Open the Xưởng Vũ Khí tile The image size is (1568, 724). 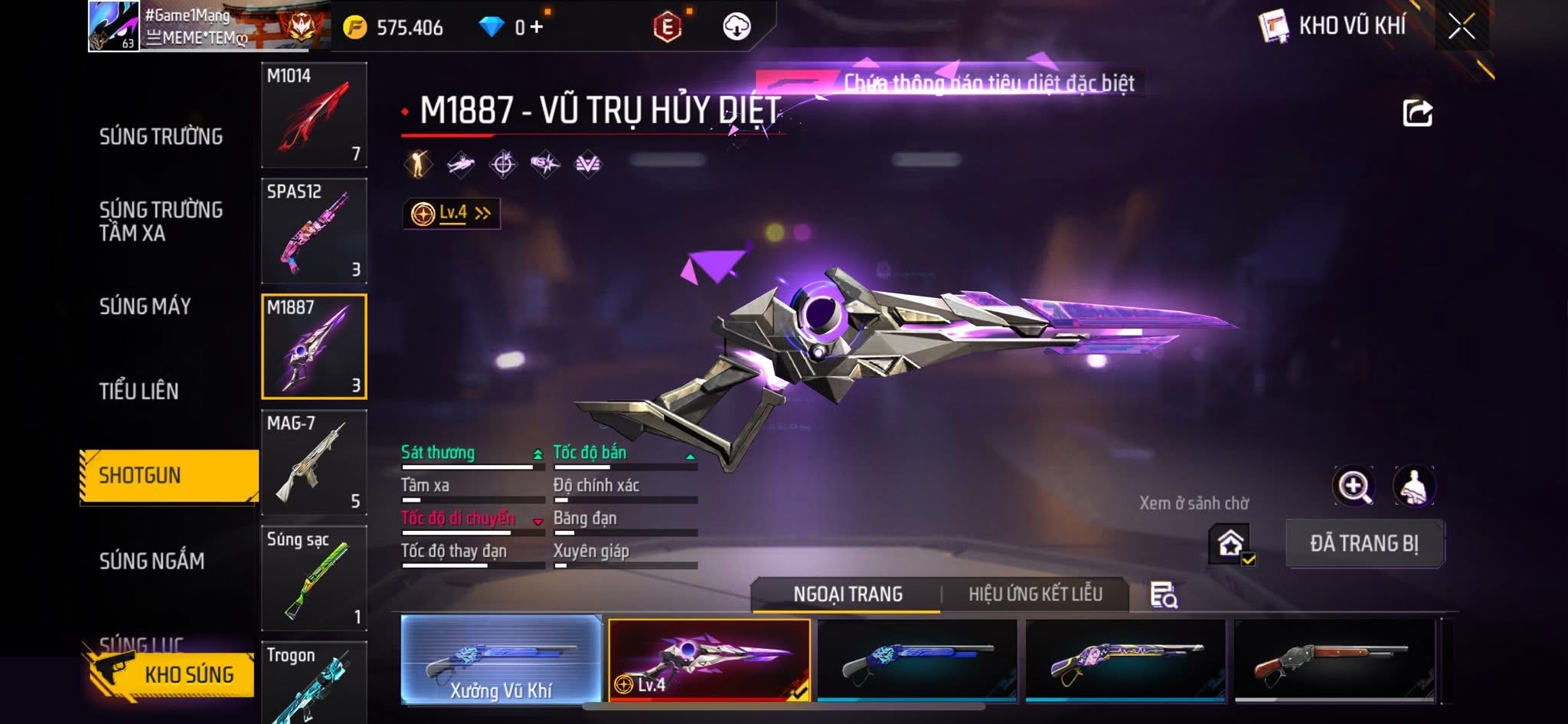pos(501,660)
